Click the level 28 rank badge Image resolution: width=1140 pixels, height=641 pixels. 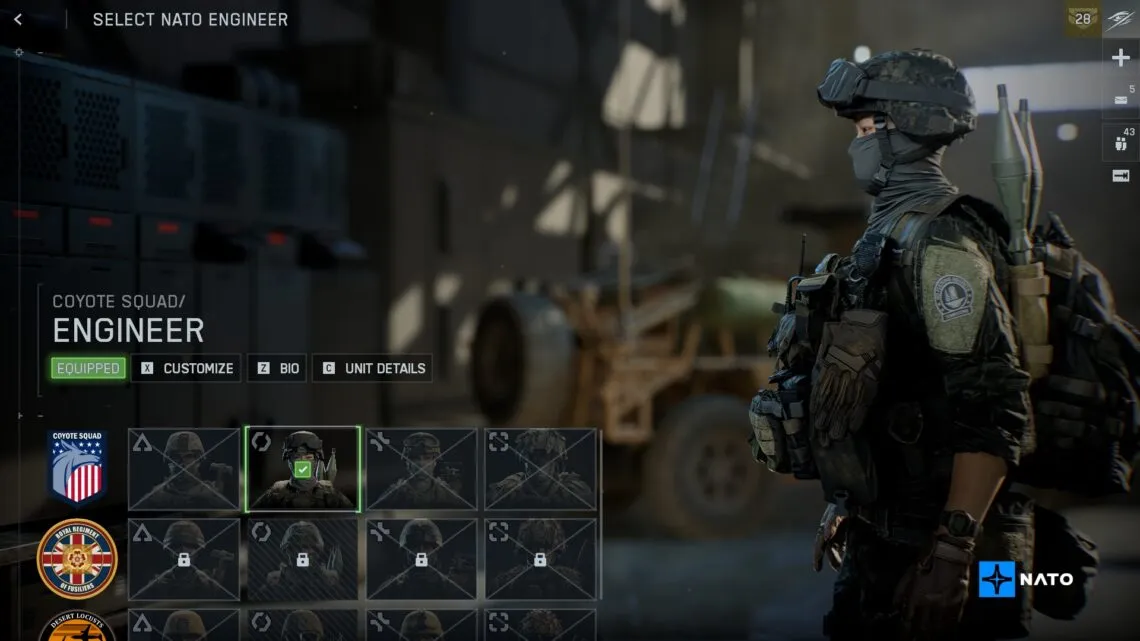tap(1082, 19)
